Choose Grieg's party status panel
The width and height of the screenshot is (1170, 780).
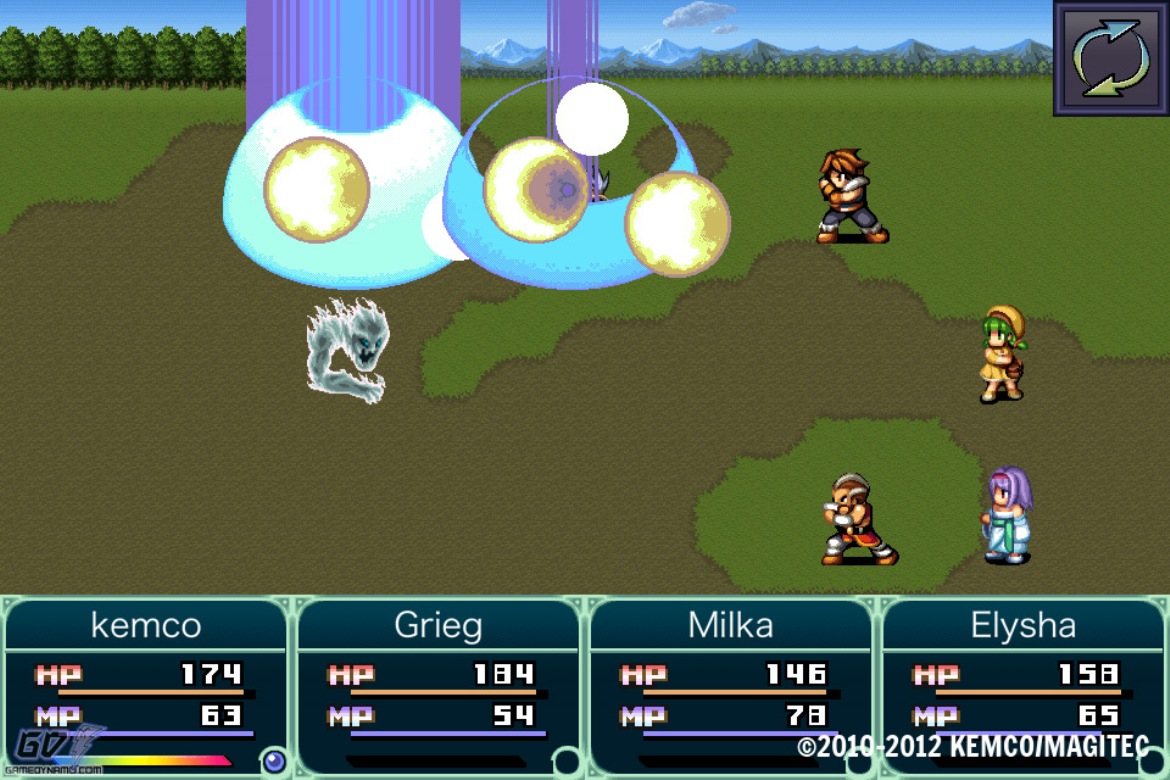pos(438,686)
